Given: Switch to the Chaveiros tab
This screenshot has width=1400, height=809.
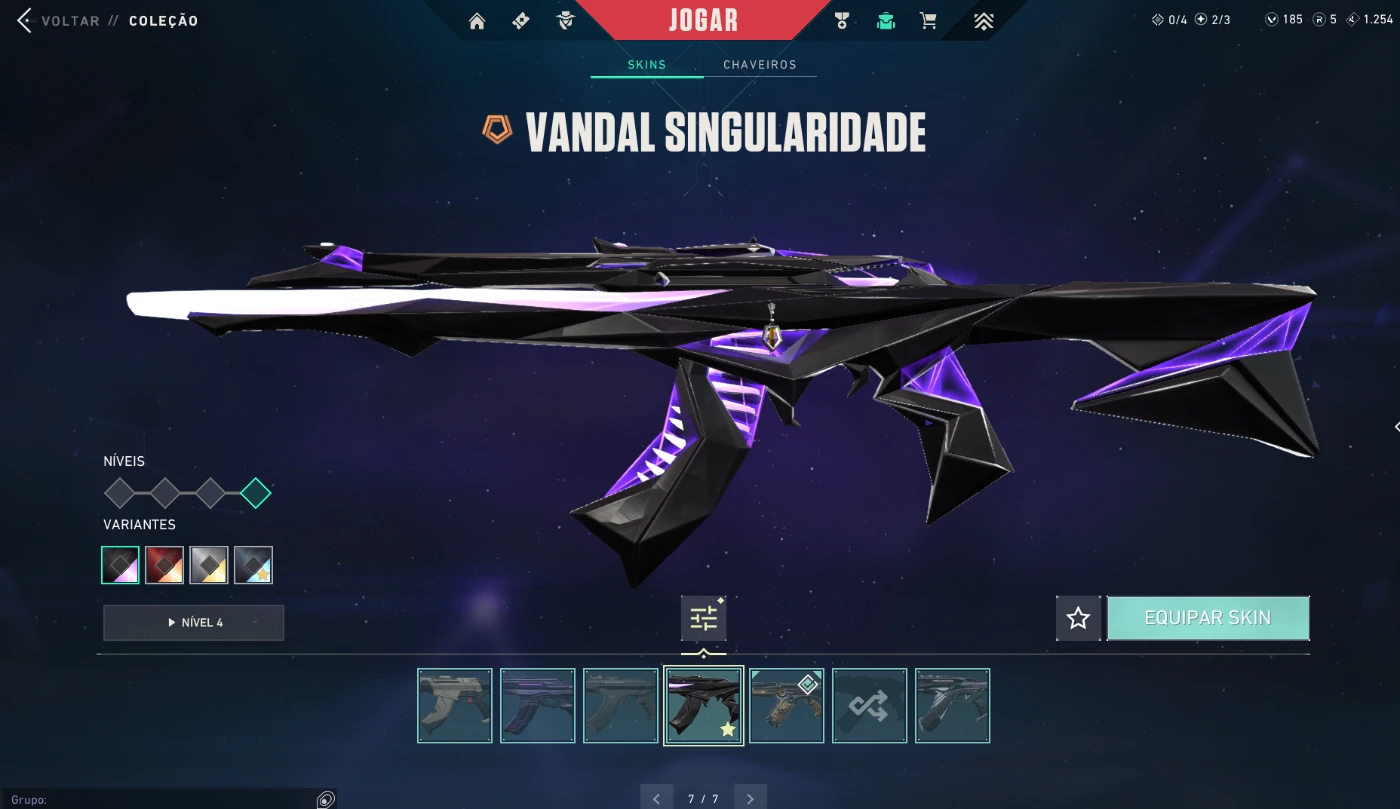Looking at the screenshot, I should [x=760, y=65].
